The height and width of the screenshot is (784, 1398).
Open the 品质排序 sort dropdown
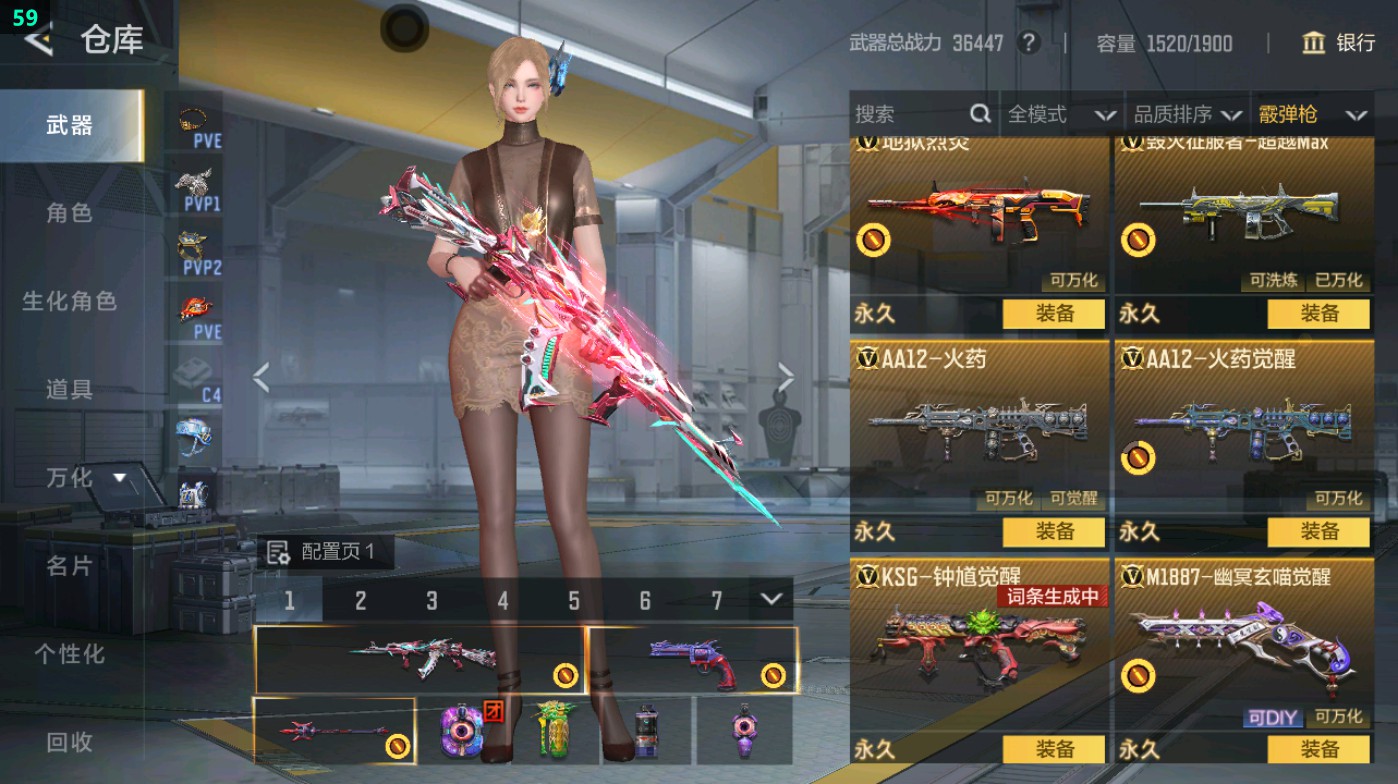tap(1187, 115)
